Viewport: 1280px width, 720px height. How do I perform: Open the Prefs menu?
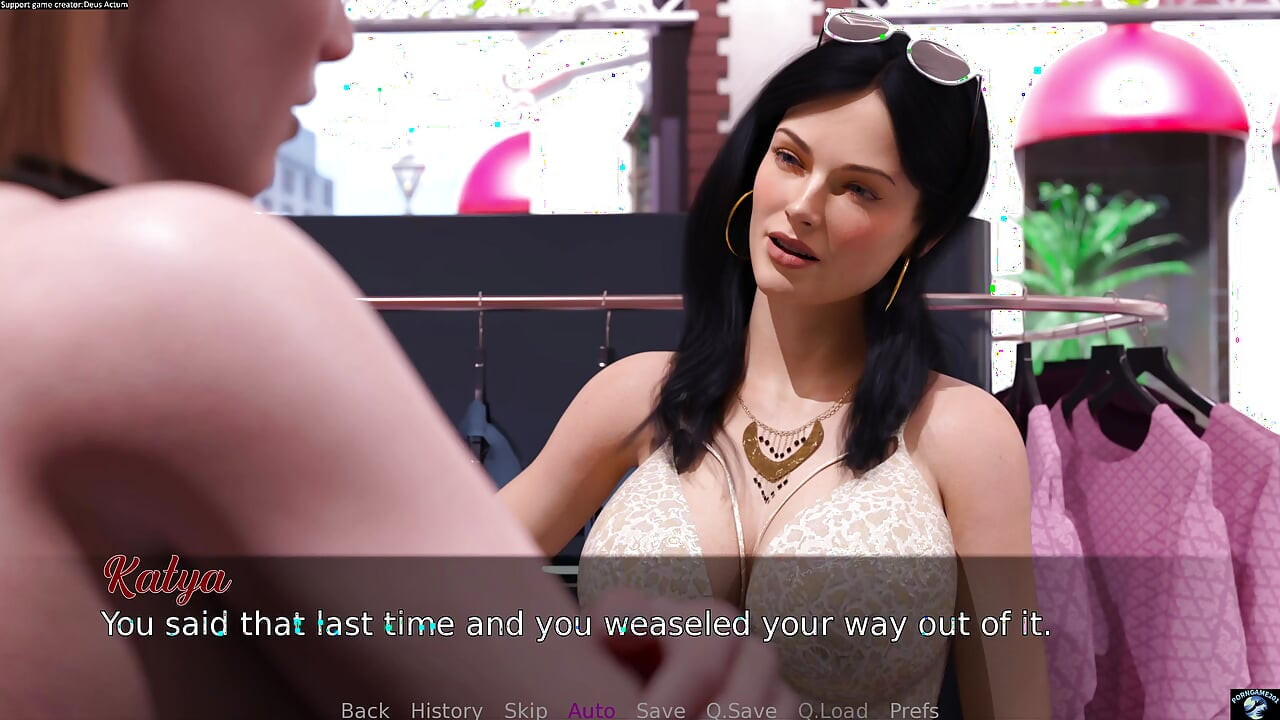914,710
